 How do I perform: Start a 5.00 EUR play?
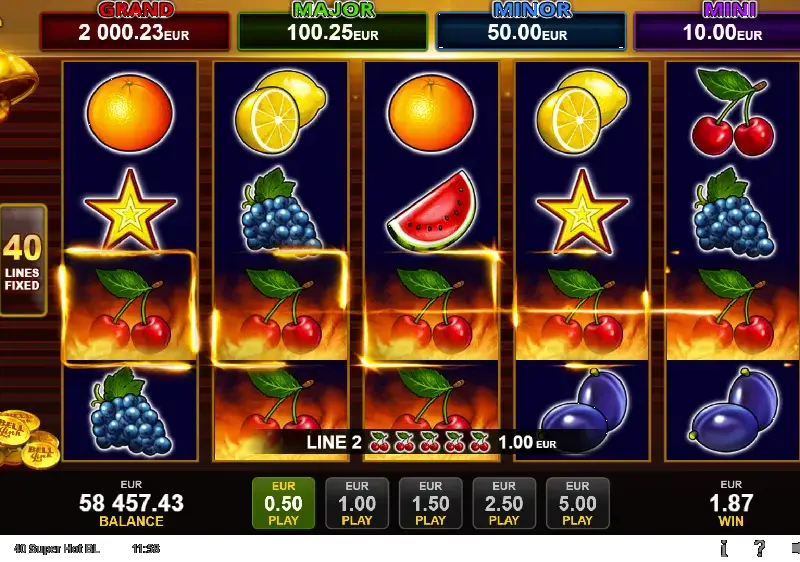577,503
